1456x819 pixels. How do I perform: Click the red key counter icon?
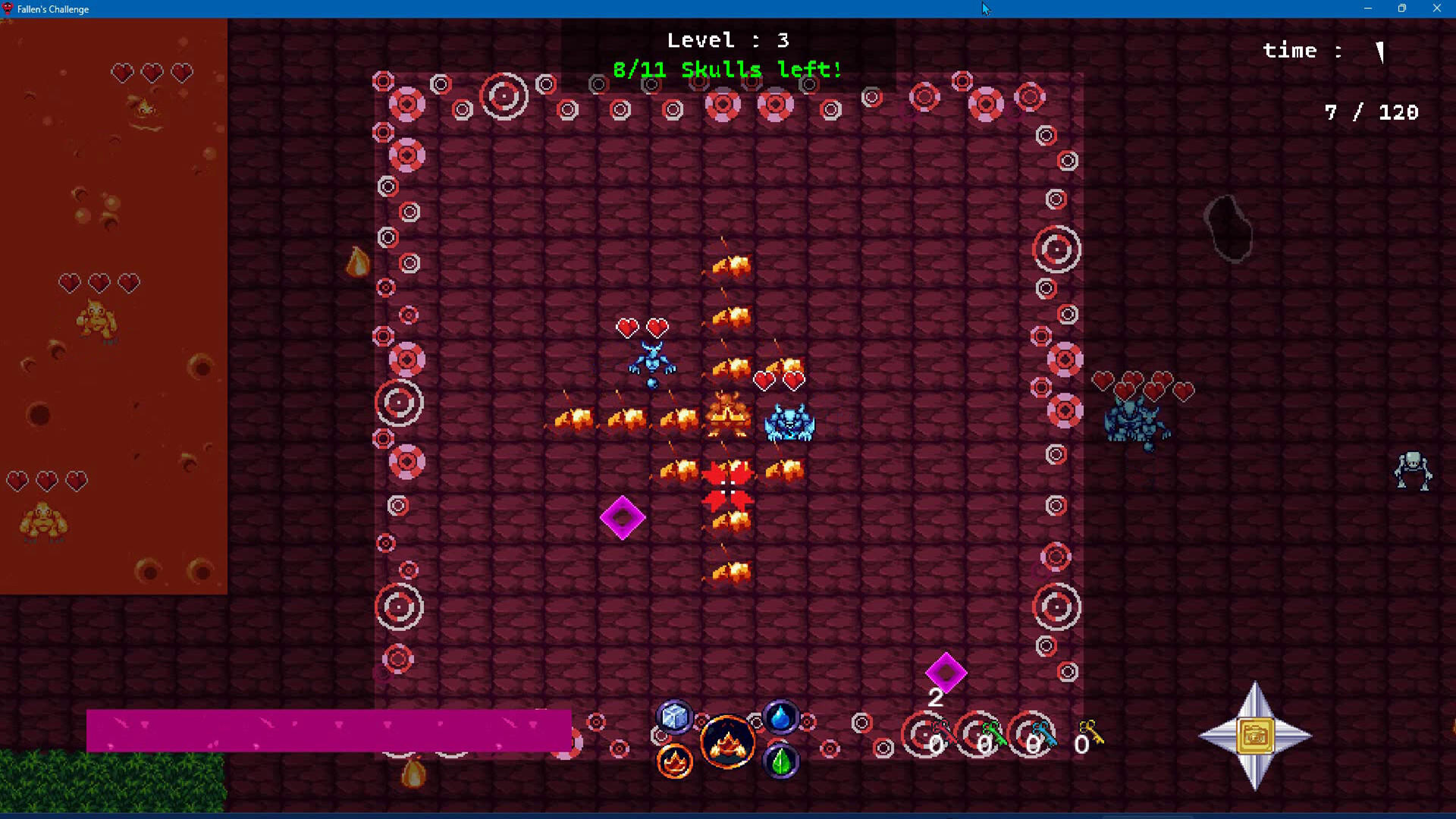943,733
